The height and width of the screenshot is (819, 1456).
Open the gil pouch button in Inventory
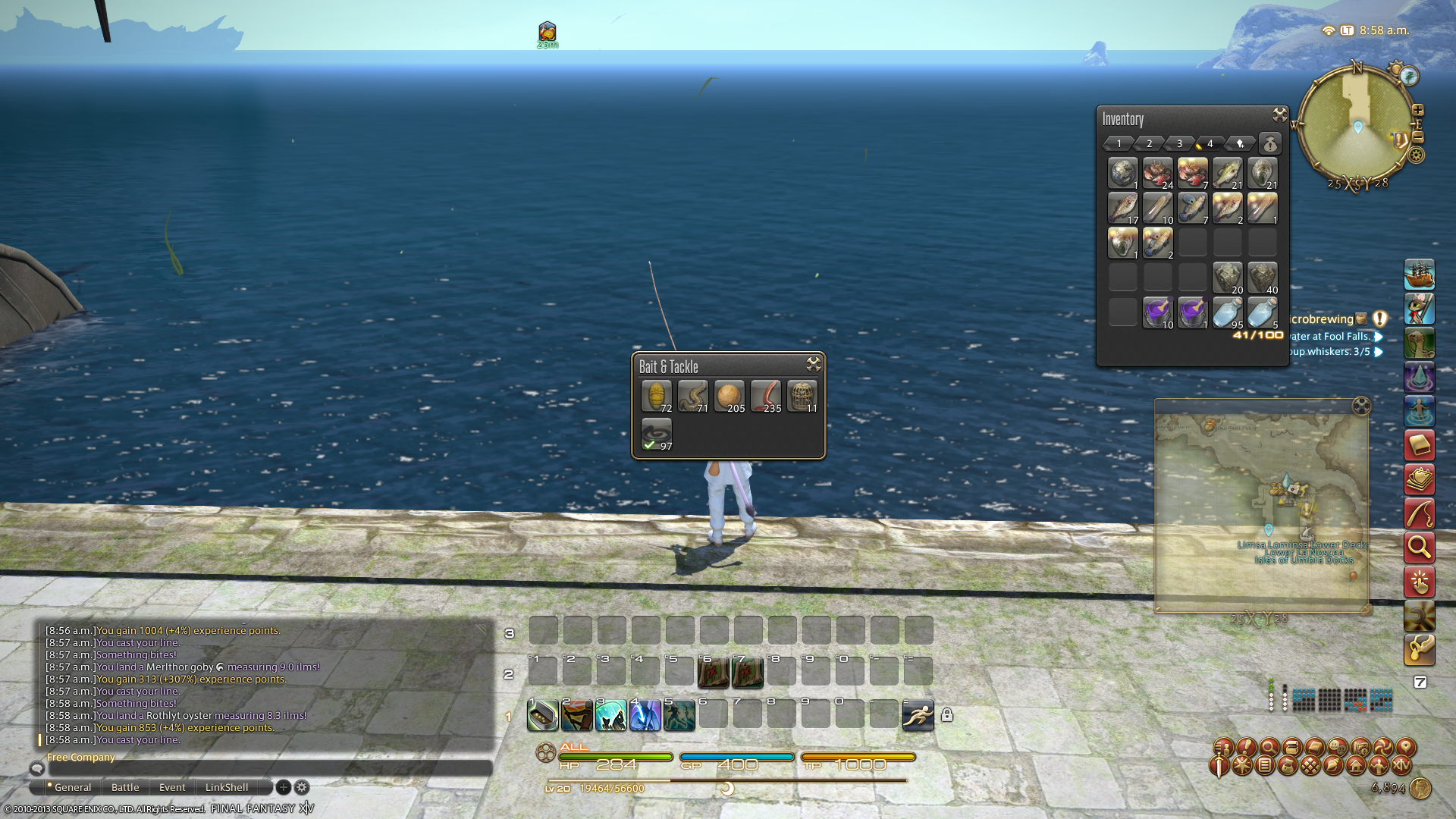point(1270,143)
